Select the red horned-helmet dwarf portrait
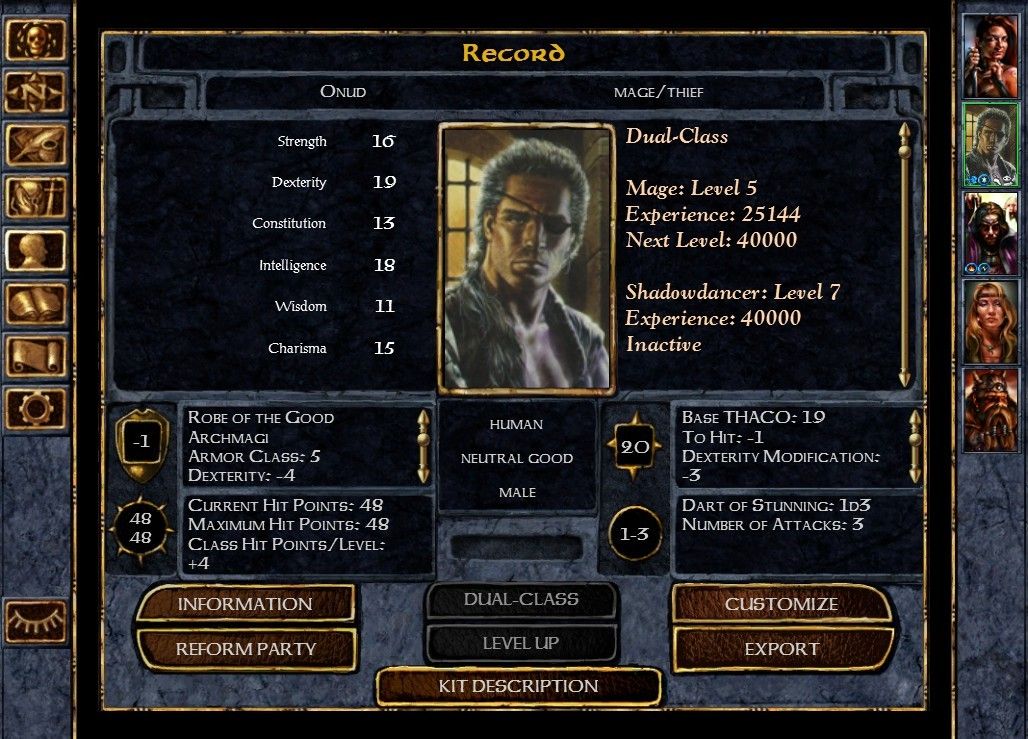The image size is (1028, 739). click(x=990, y=409)
